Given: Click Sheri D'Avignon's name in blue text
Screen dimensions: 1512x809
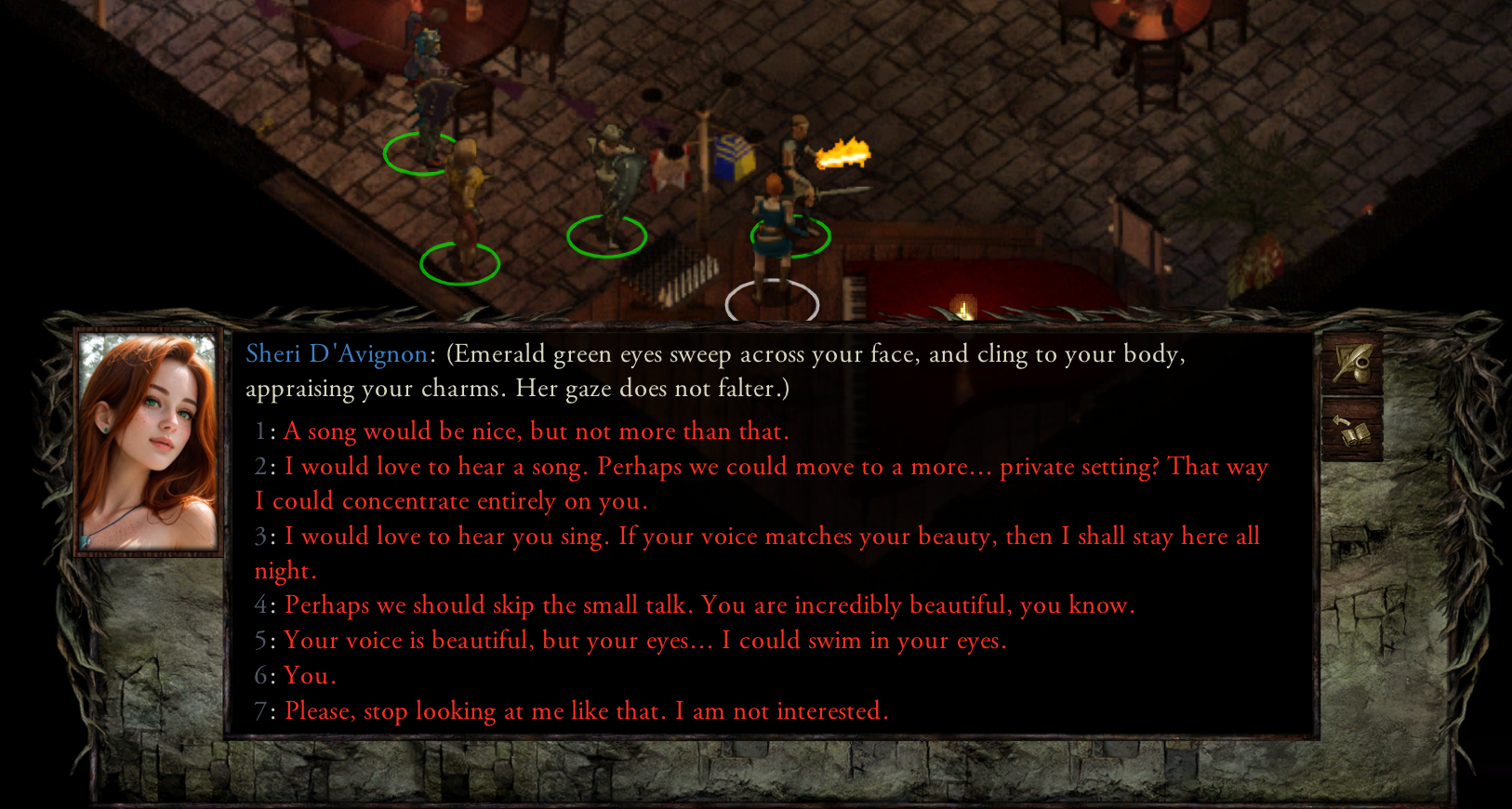Looking at the screenshot, I should [x=337, y=354].
